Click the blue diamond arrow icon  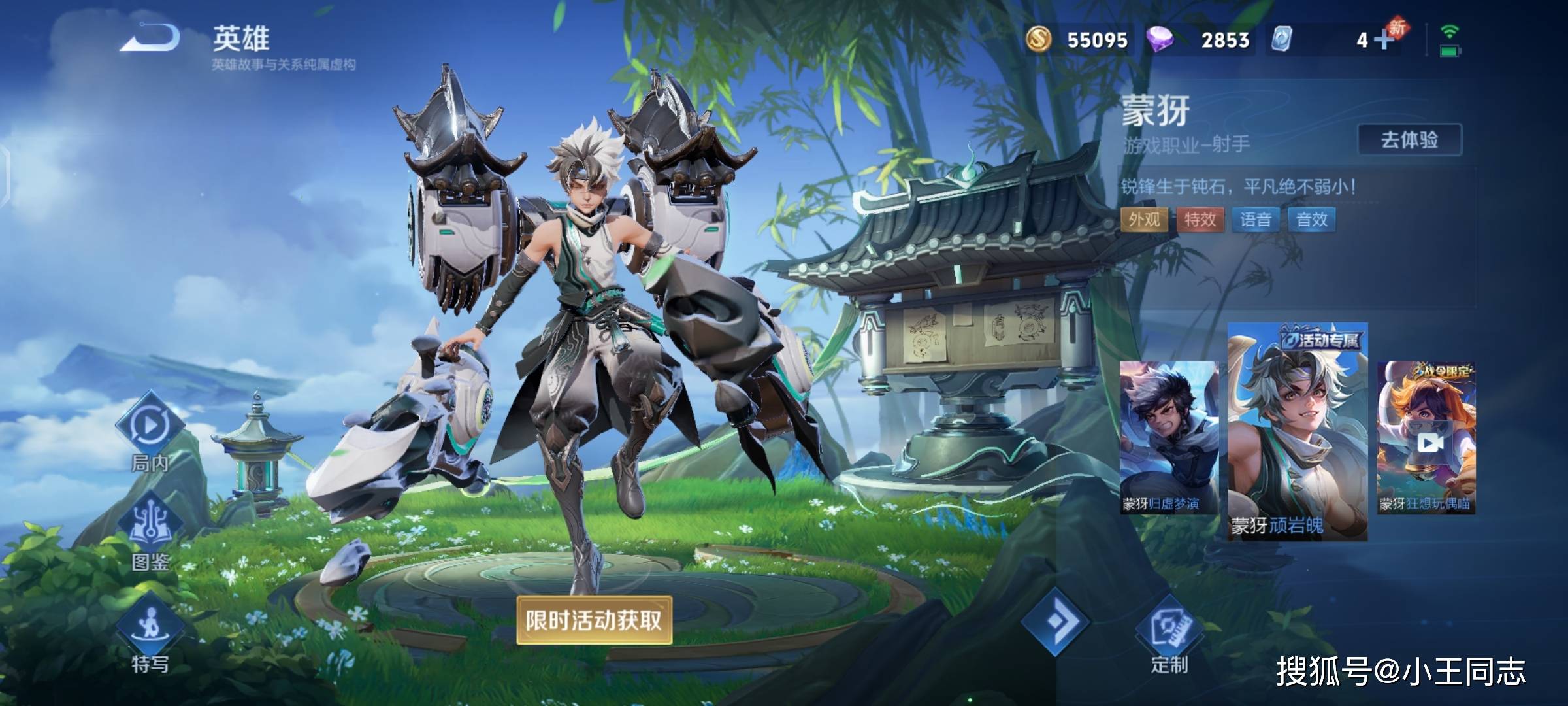1056,622
